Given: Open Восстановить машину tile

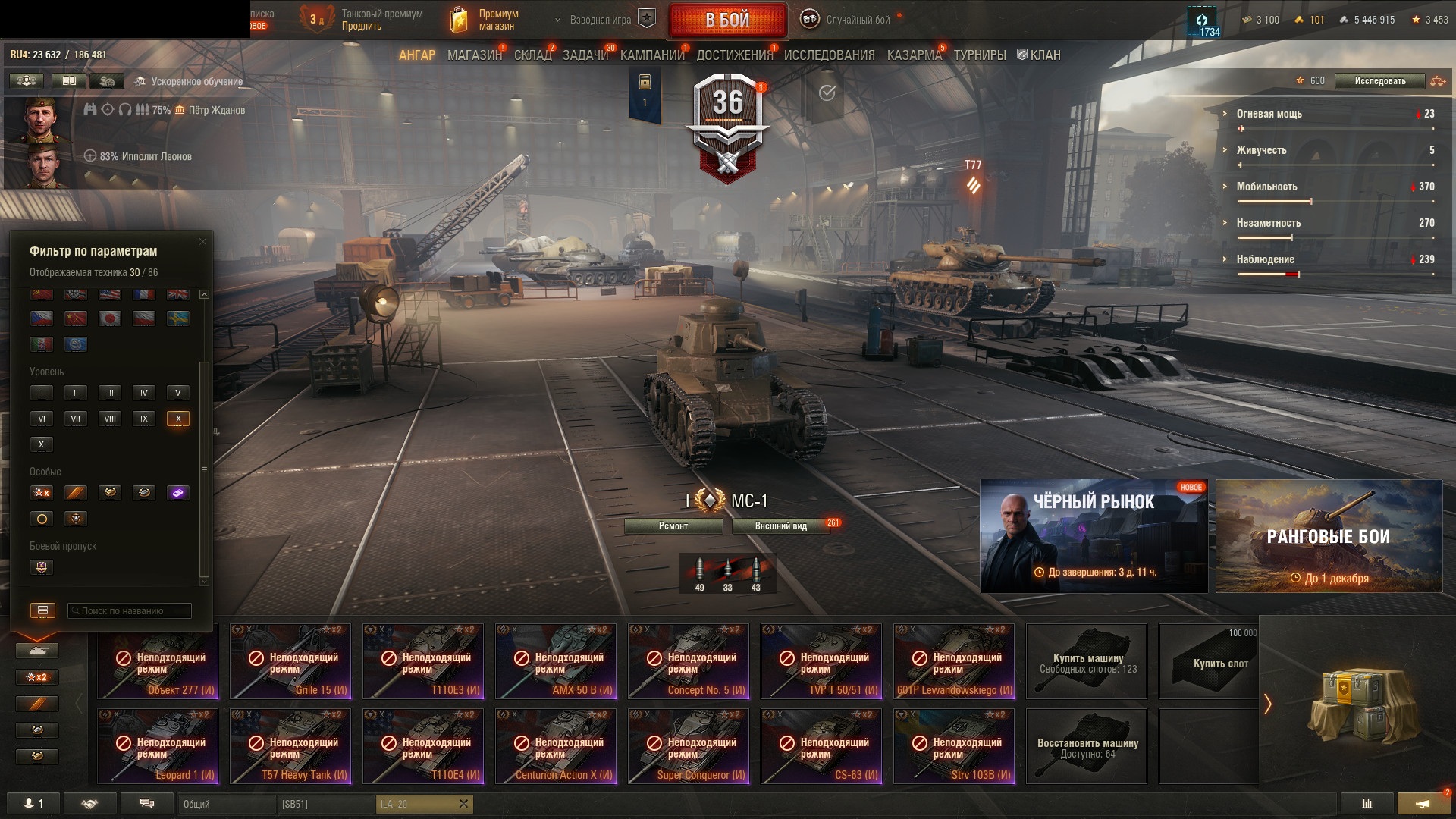Looking at the screenshot, I should 1087,746.
